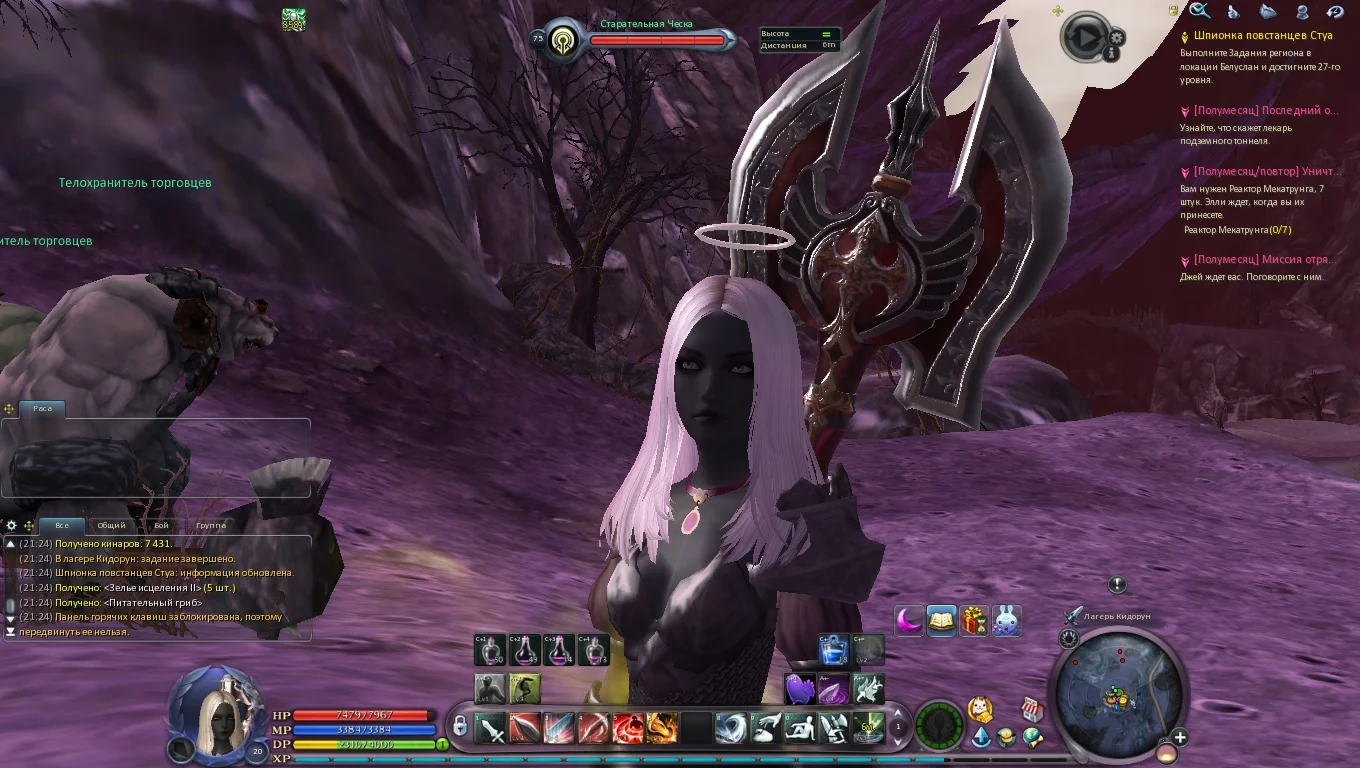The image size is (1360, 768).
Task: Open chat settings gear icon
Action: [x=12, y=525]
